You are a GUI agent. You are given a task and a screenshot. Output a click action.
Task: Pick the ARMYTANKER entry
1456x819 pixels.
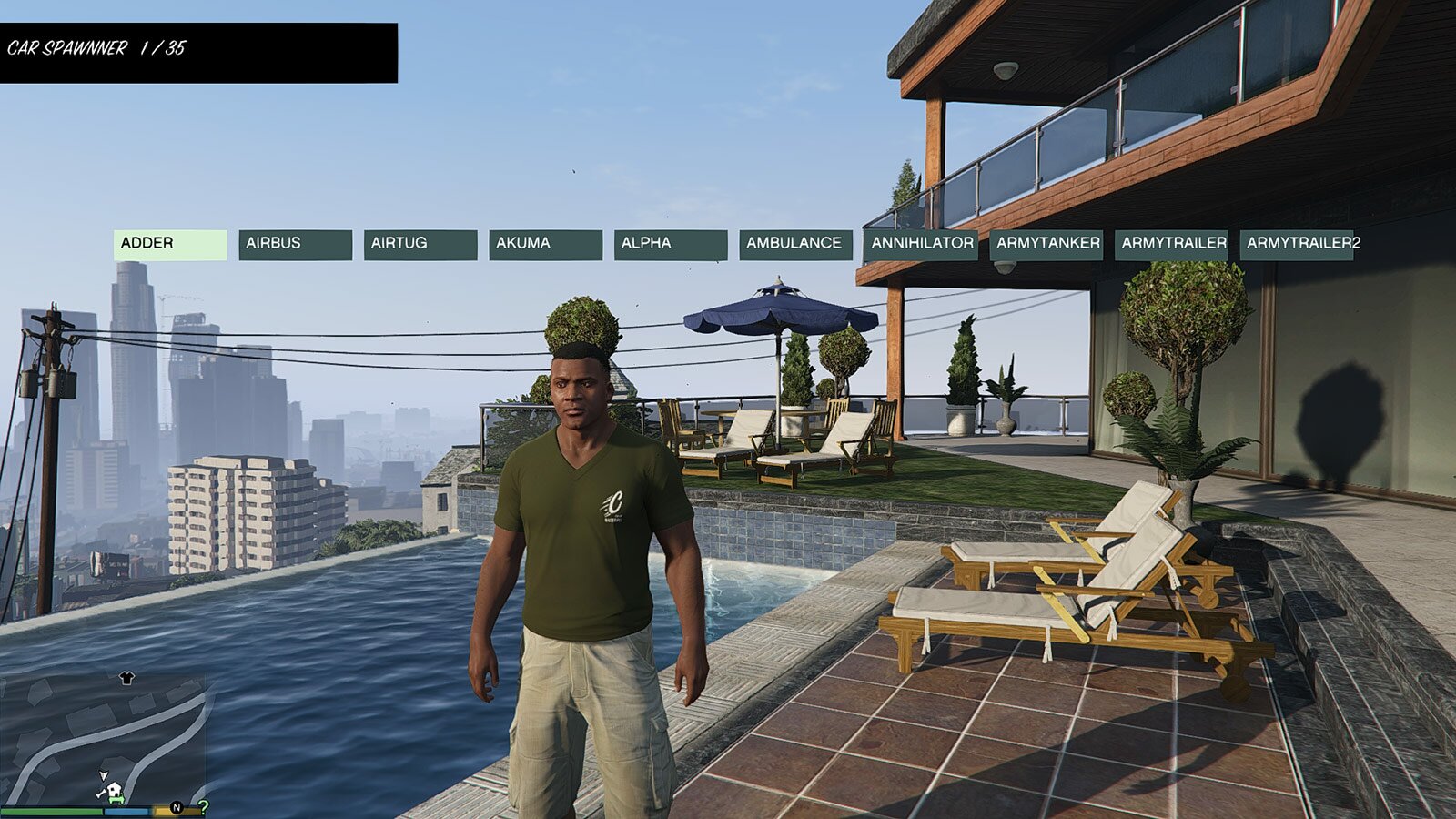(x=1046, y=244)
